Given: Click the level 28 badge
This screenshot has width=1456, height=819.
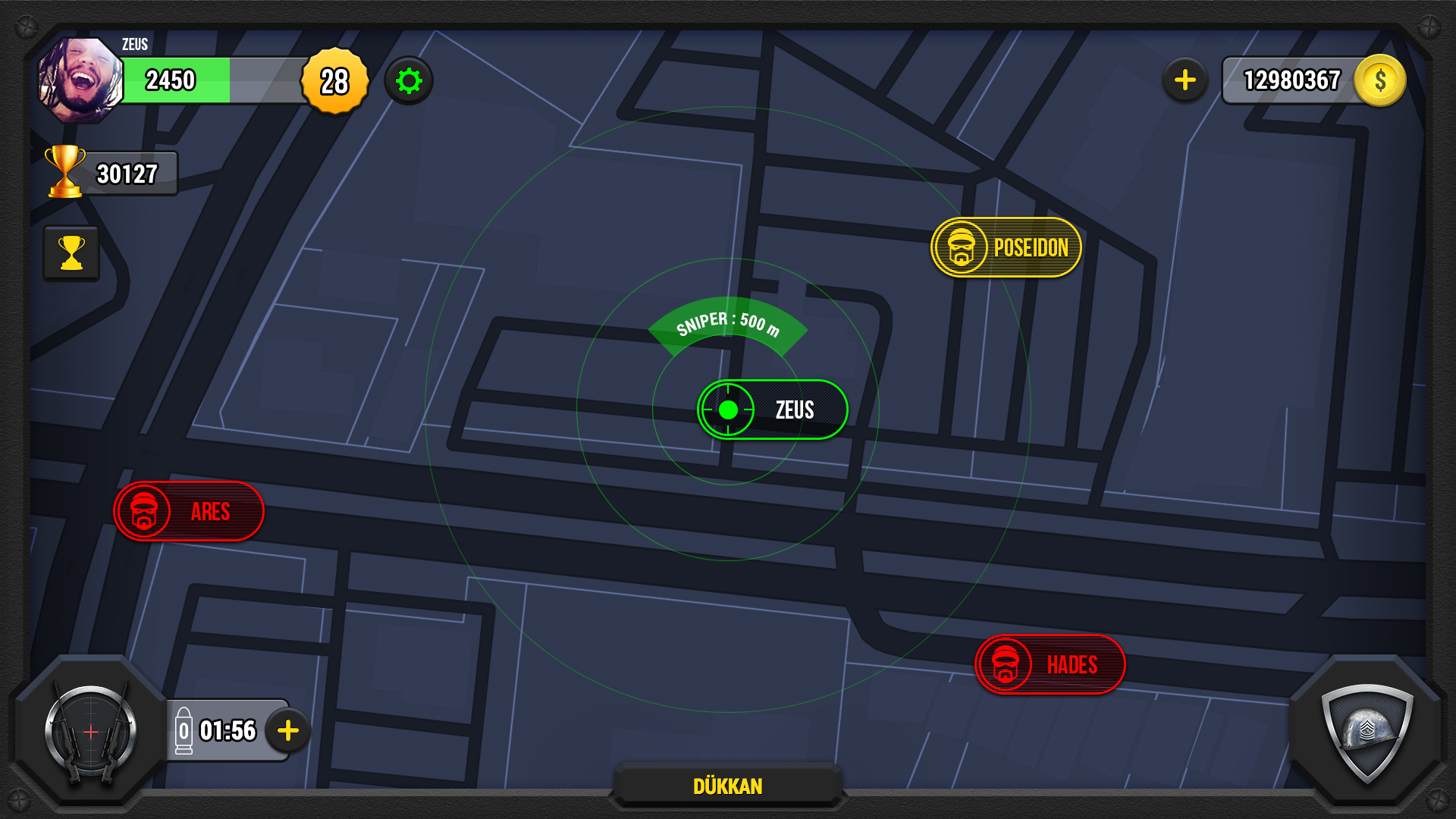Looking at the screenshot, I should (334, 81).
